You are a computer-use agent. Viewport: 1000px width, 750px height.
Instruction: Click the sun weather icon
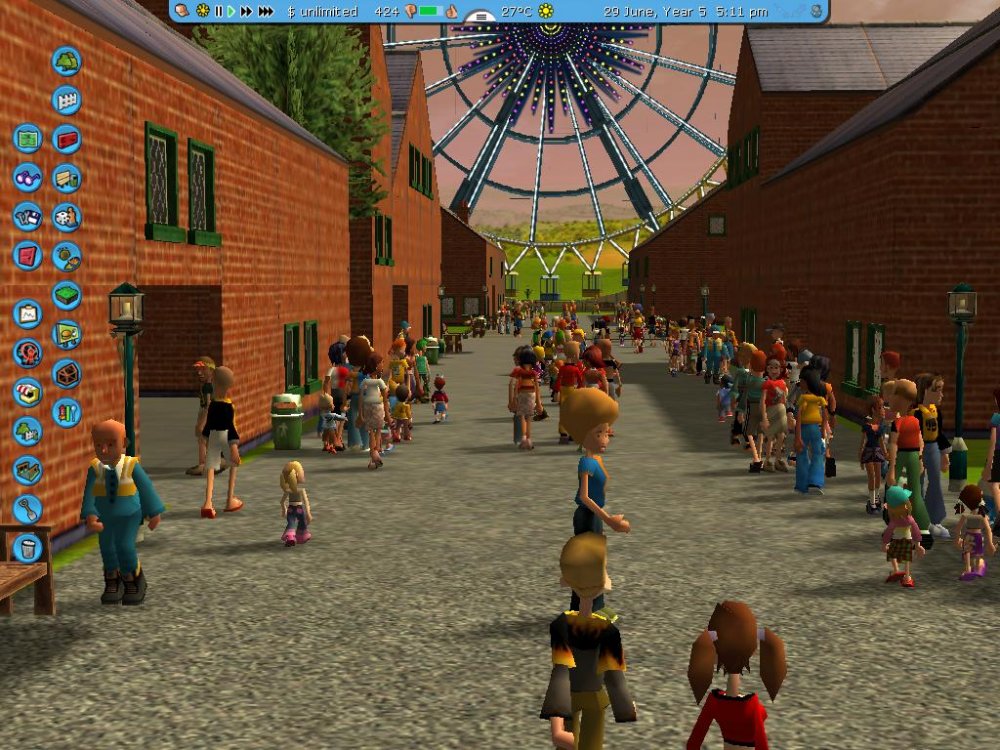(x=546, y=11)
